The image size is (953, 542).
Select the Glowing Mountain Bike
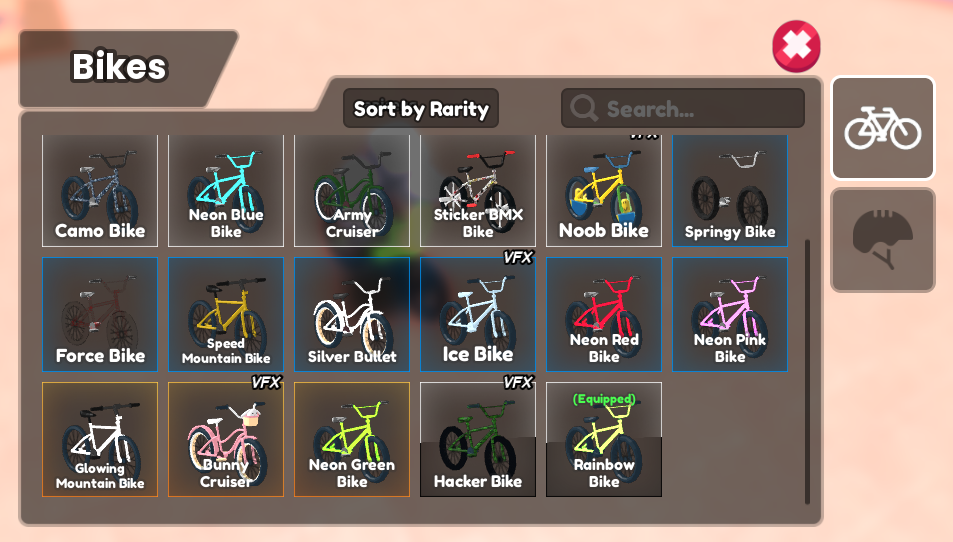pos(100,440)
